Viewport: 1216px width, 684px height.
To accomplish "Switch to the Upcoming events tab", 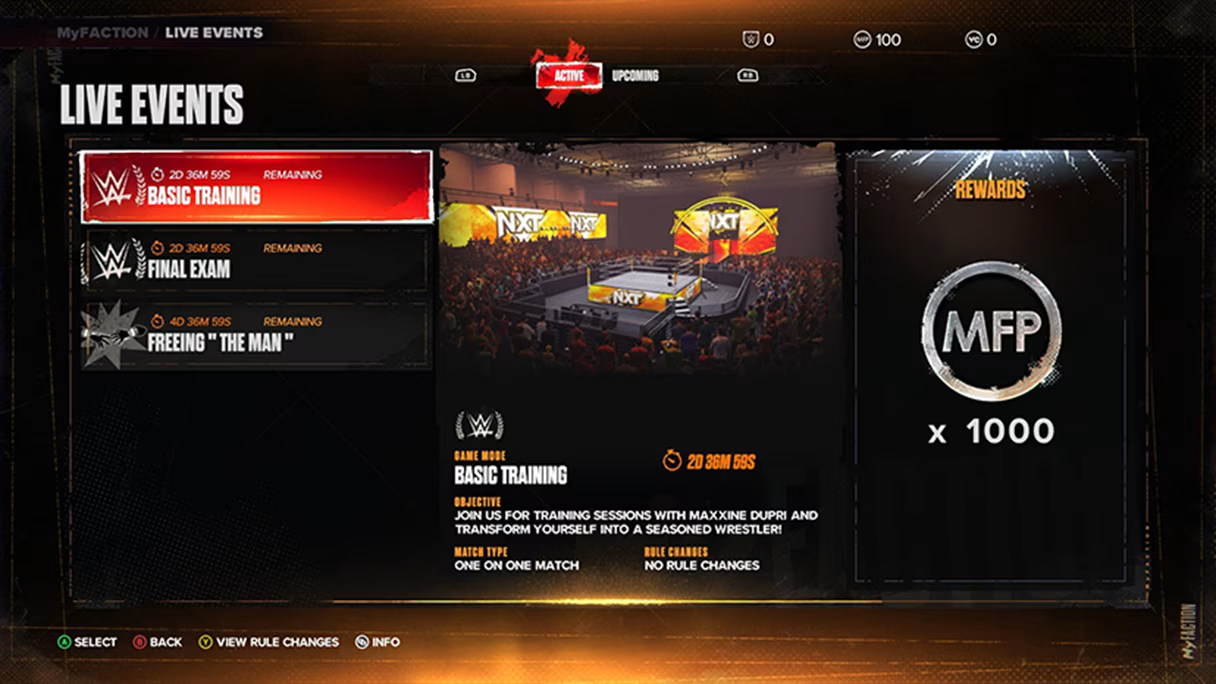I will point(635,75).
